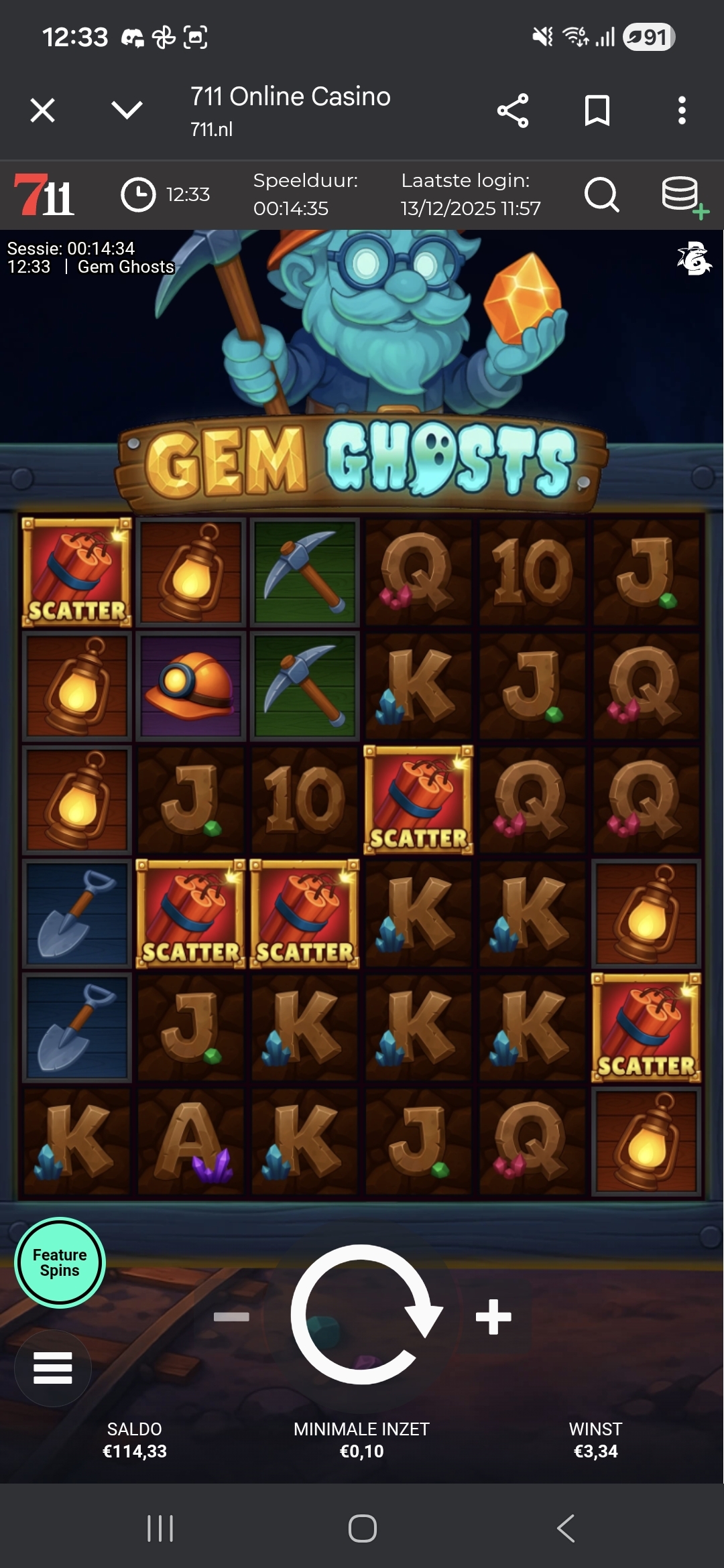Close the browser tab with the X
The image size is (724, 1568).
coord(43,111)
